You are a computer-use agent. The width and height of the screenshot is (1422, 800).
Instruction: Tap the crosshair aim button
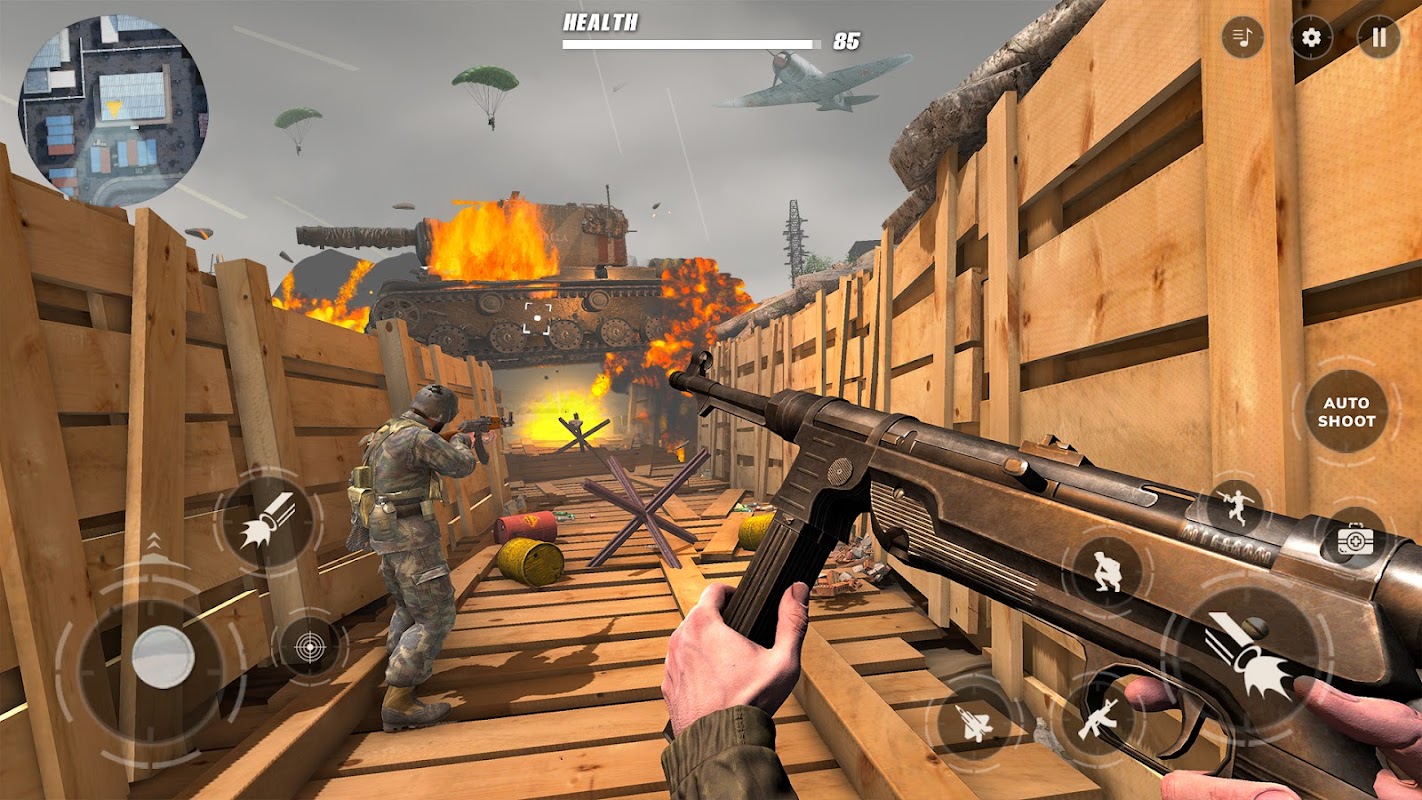[309, 646]
